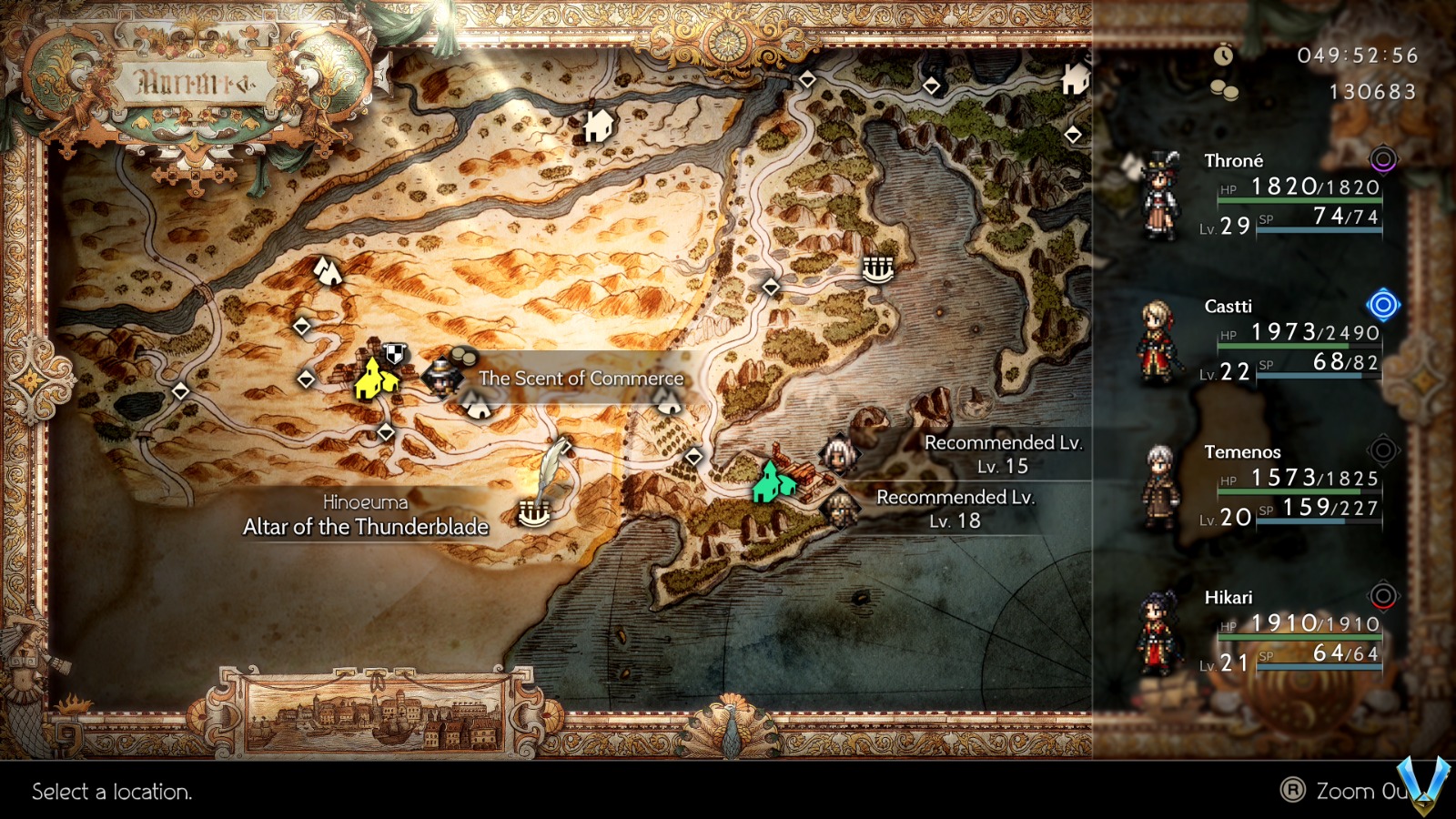Select the mountain cave icon on the western map
The width and height of the screenshot is (1456, 819).
pyautogui.click(x=329, y=273)
